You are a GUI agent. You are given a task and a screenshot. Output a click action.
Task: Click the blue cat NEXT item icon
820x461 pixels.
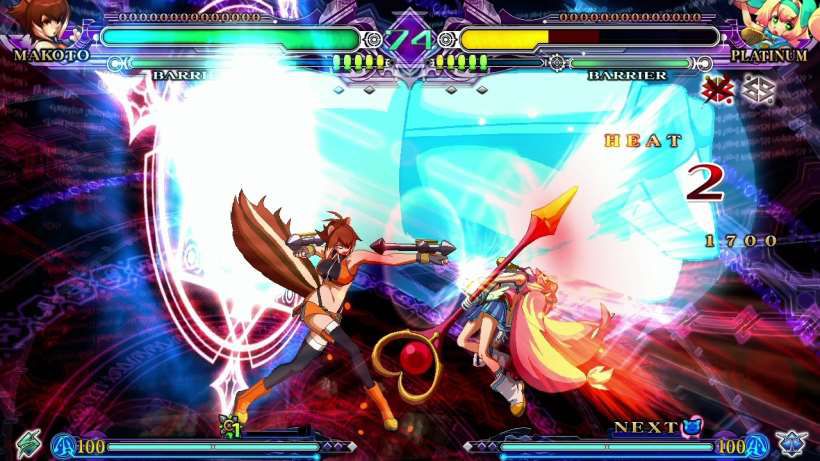pyautogui.click(x=692, y=427)
